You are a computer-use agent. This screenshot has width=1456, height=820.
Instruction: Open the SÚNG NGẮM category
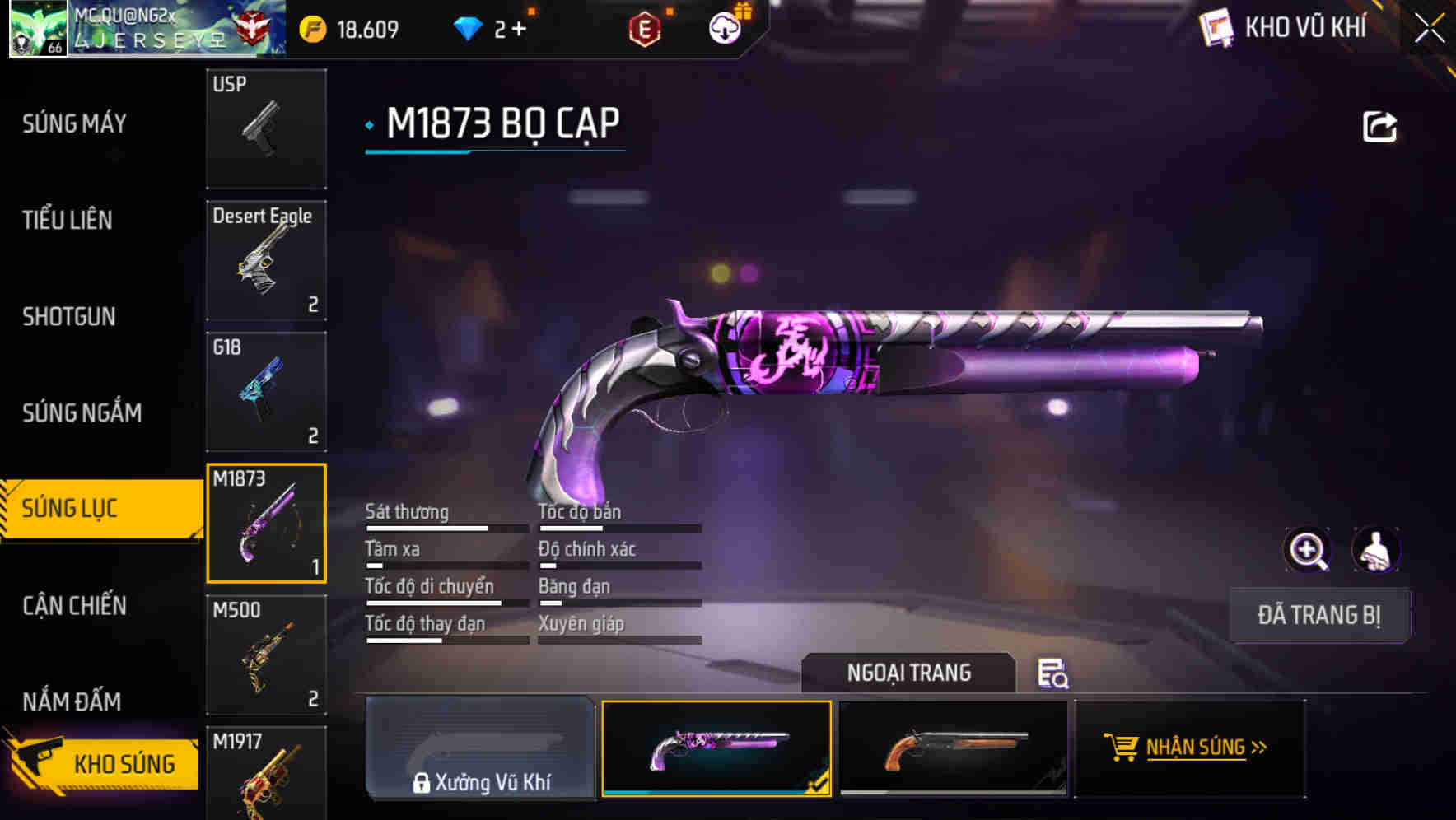(79, 412)
